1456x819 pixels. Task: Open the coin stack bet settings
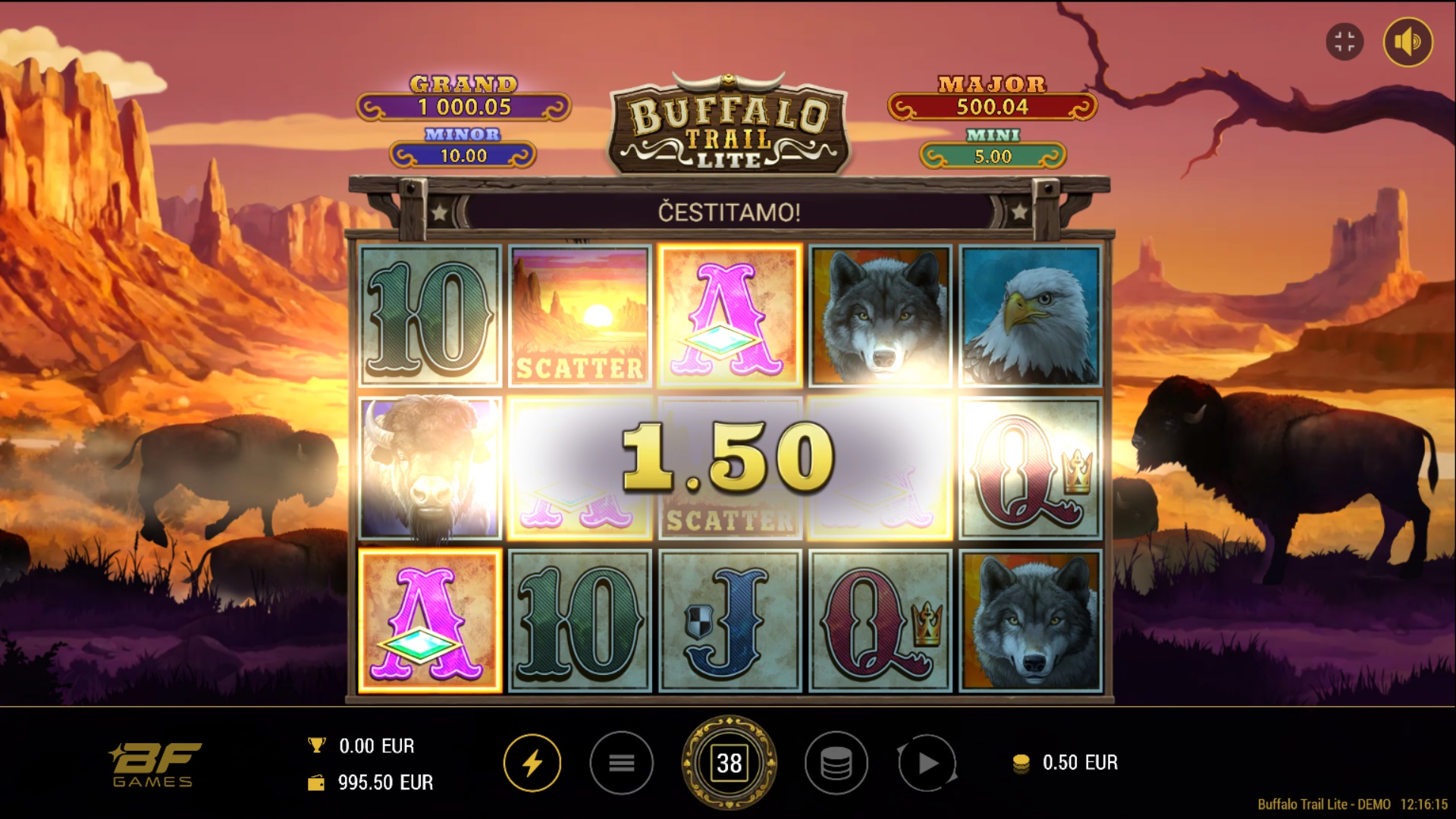point(836,763)
